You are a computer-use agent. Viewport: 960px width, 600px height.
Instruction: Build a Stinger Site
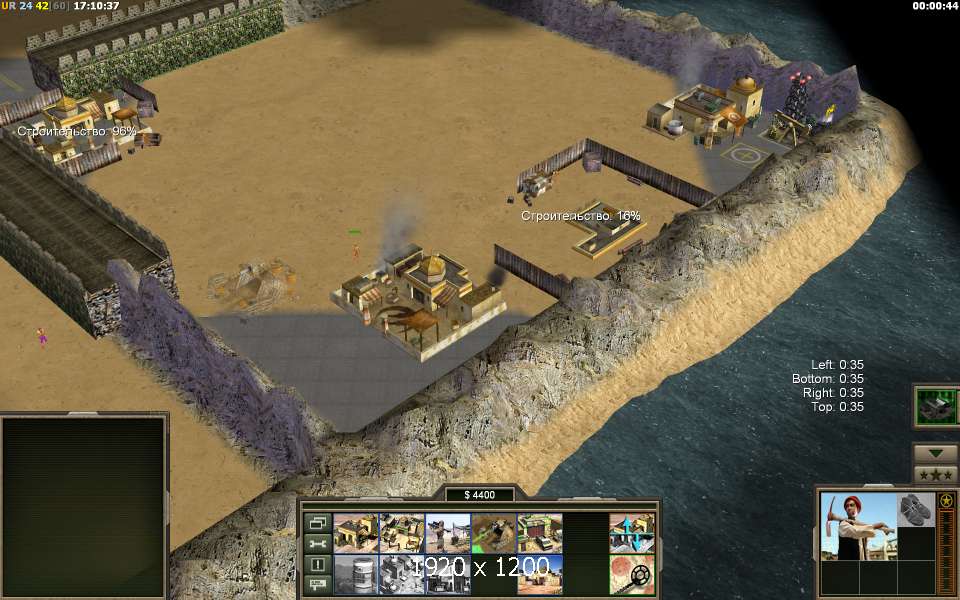[x=447, y=533]
